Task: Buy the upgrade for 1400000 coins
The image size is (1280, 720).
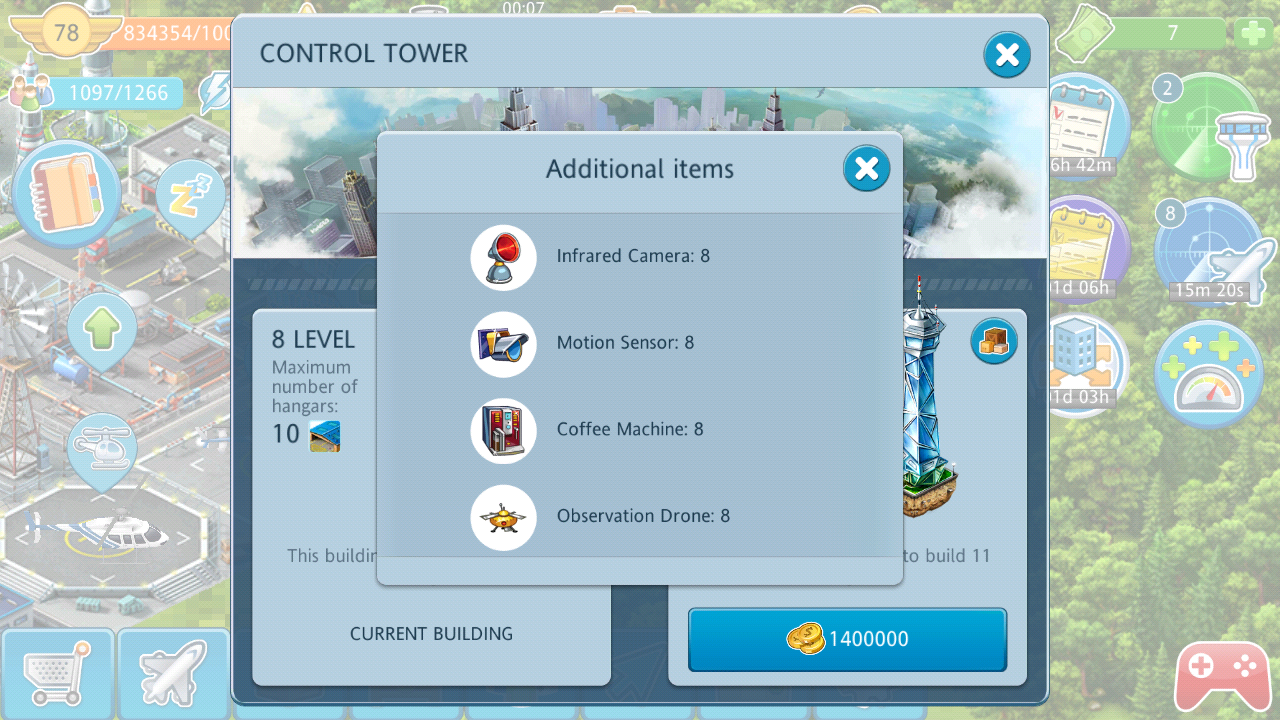Action: click(x=847, y=639)
